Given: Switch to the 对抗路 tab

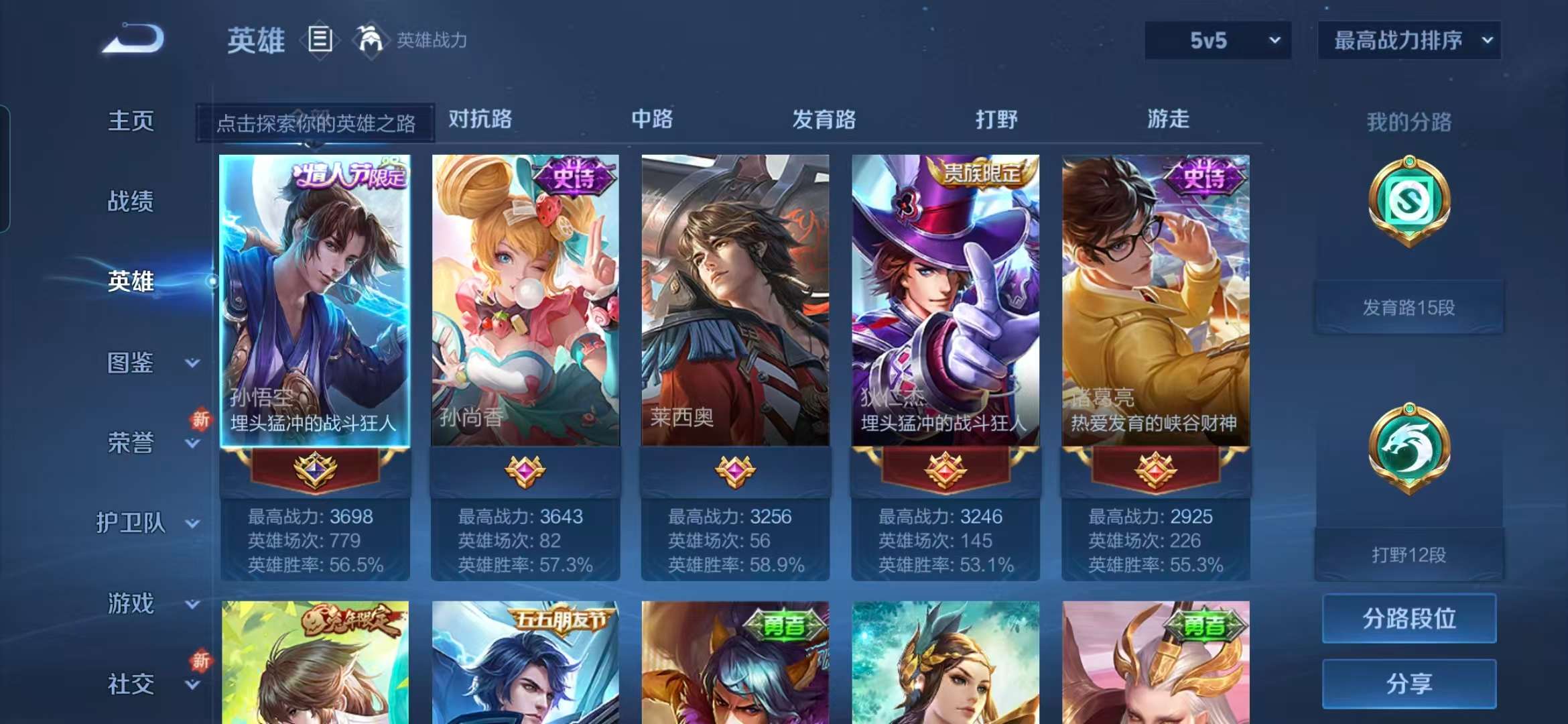Looking at the screenshot, I should click(480, 120).
